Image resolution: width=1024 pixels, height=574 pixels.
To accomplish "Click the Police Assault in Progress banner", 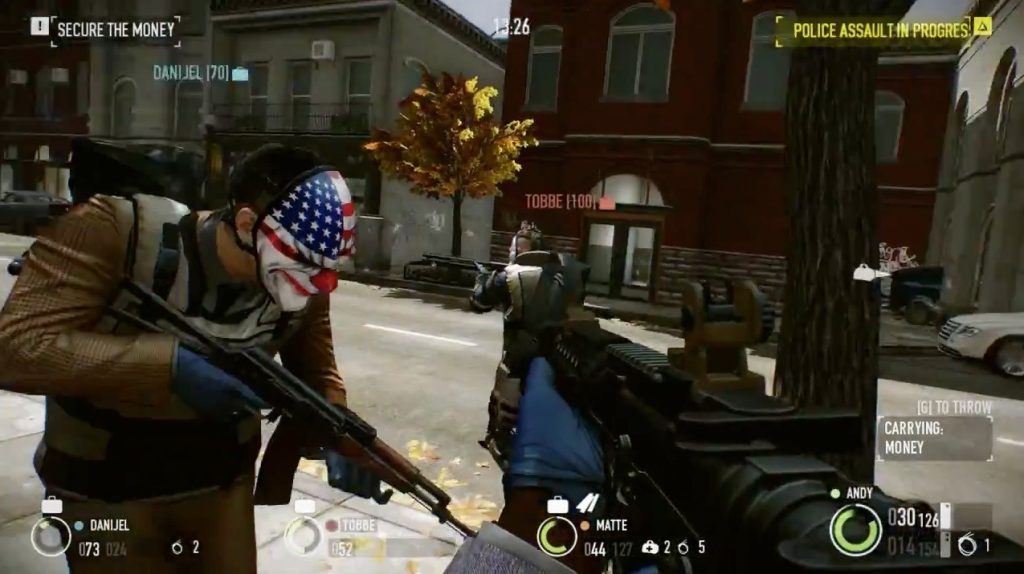I will (881, 30).
